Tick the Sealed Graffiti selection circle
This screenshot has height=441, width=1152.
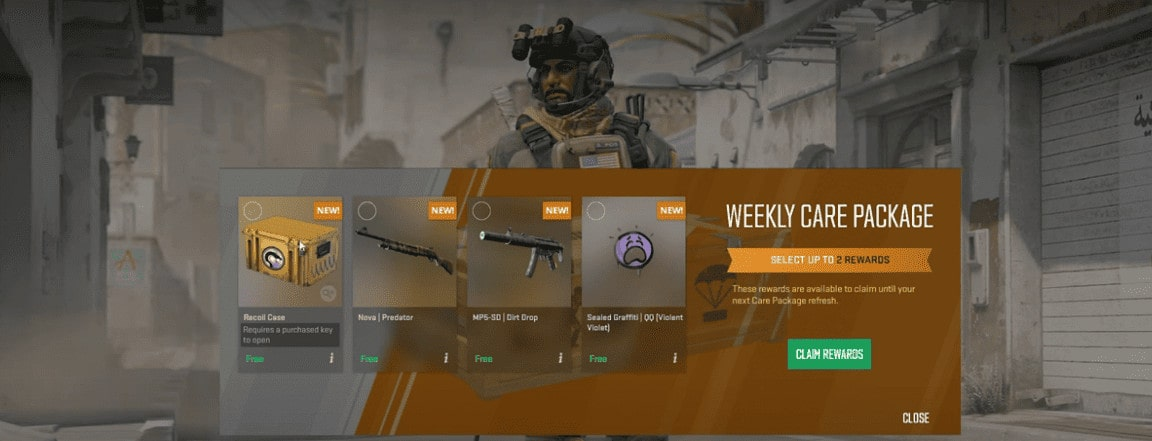(596, 211)
